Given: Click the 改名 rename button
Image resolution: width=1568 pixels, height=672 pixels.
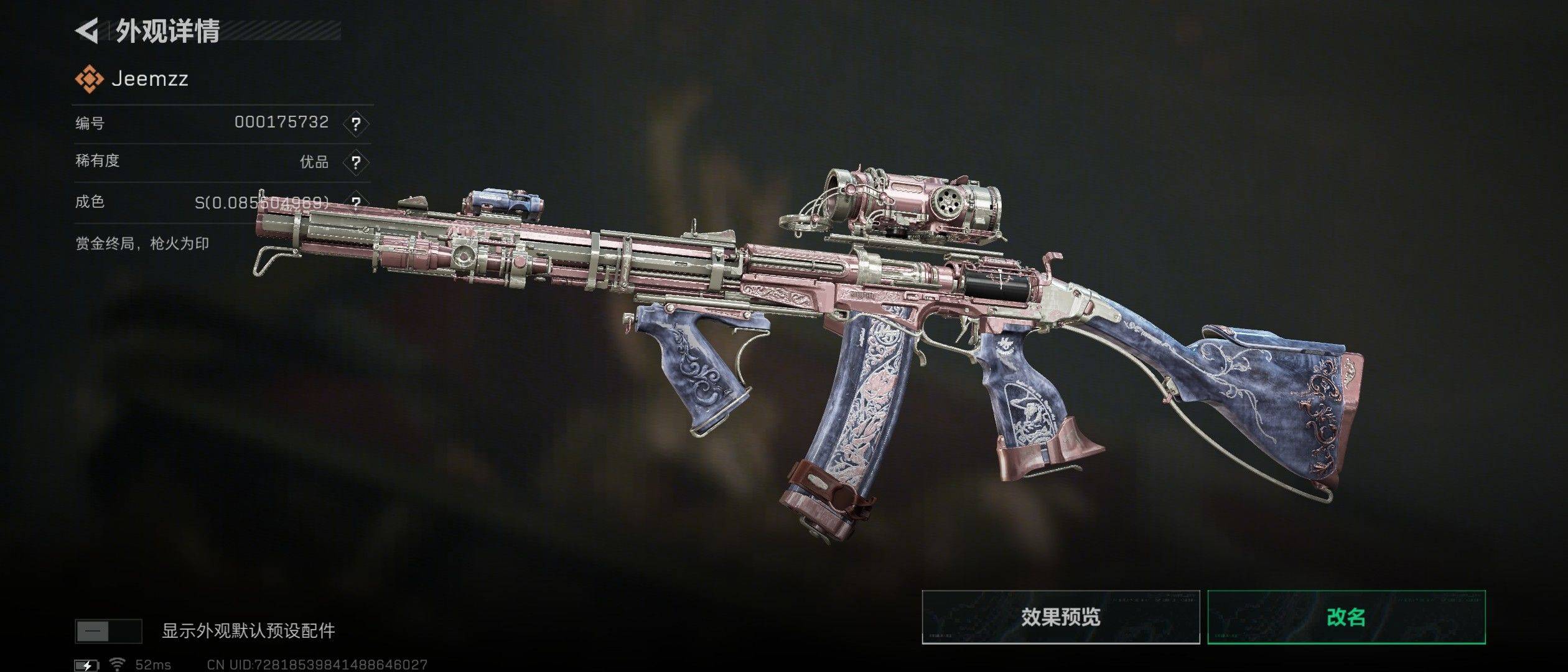Looking at the screenshot, I should pyautogui.click(x=1346, y=617).
